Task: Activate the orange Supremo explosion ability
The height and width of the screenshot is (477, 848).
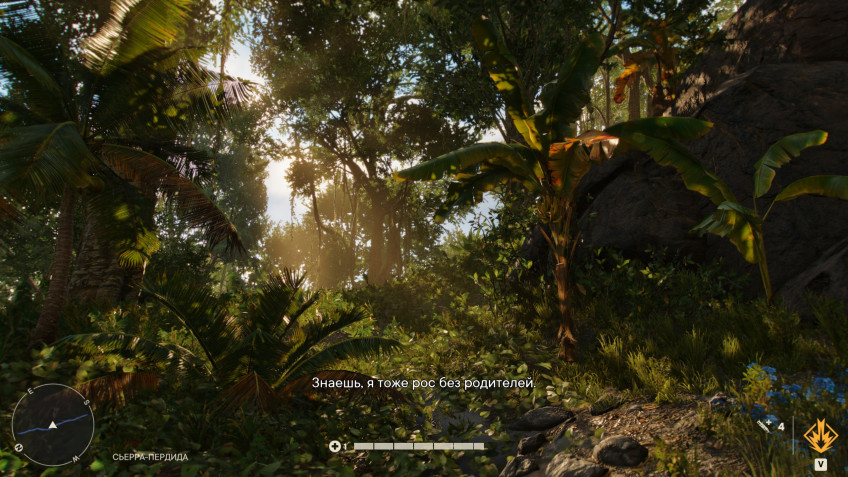Action: point(820,434)
